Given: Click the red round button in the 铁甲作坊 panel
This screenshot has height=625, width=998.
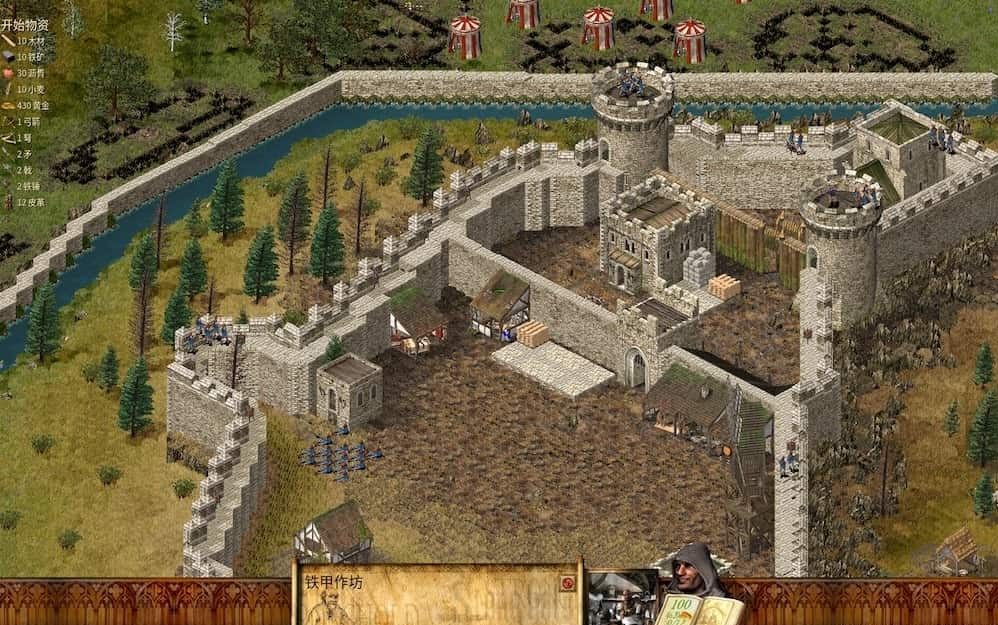Looking at the screenshot, I should tap(567, 583).
